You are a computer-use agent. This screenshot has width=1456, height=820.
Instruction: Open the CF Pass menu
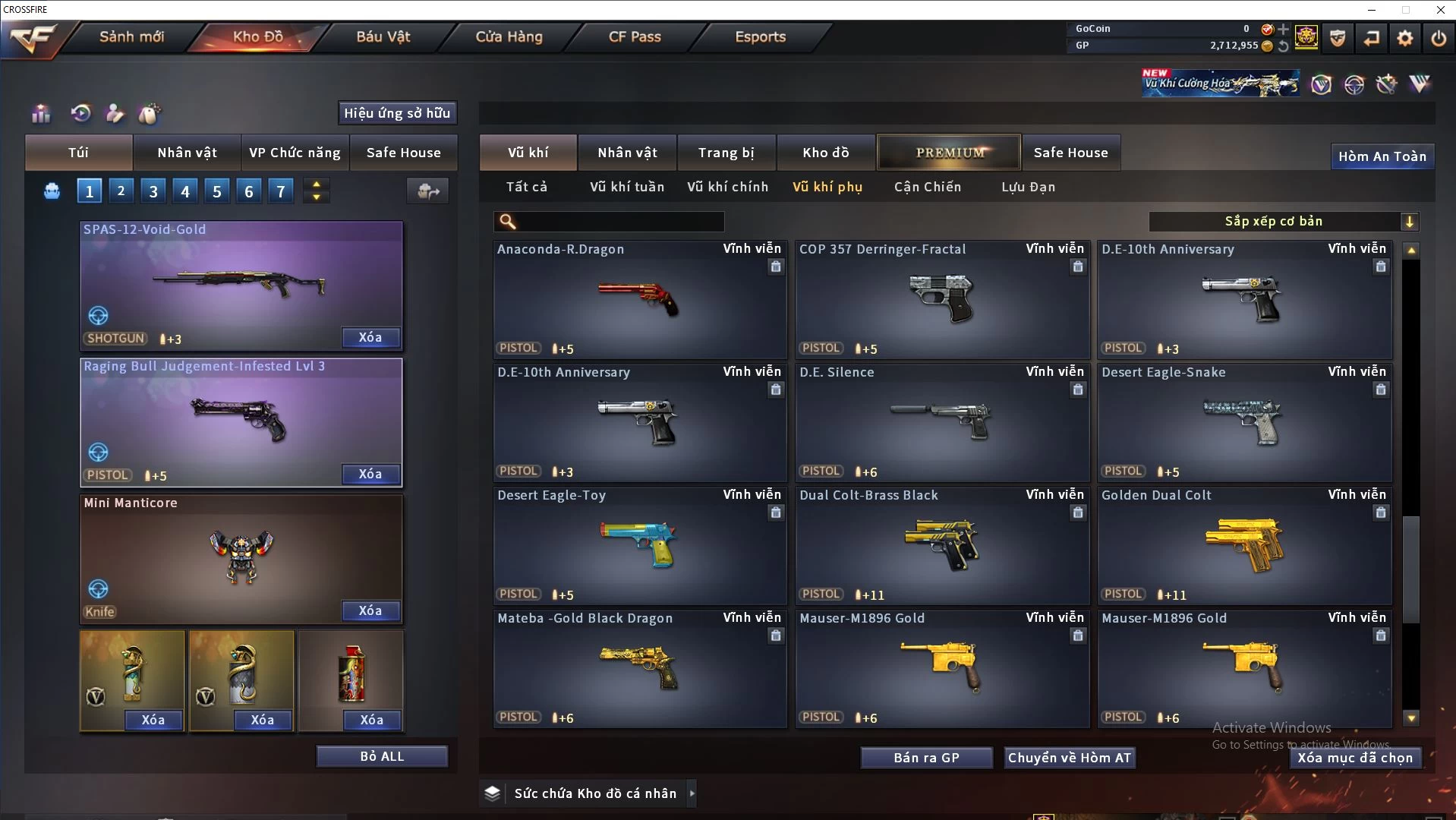click(635, 36)
